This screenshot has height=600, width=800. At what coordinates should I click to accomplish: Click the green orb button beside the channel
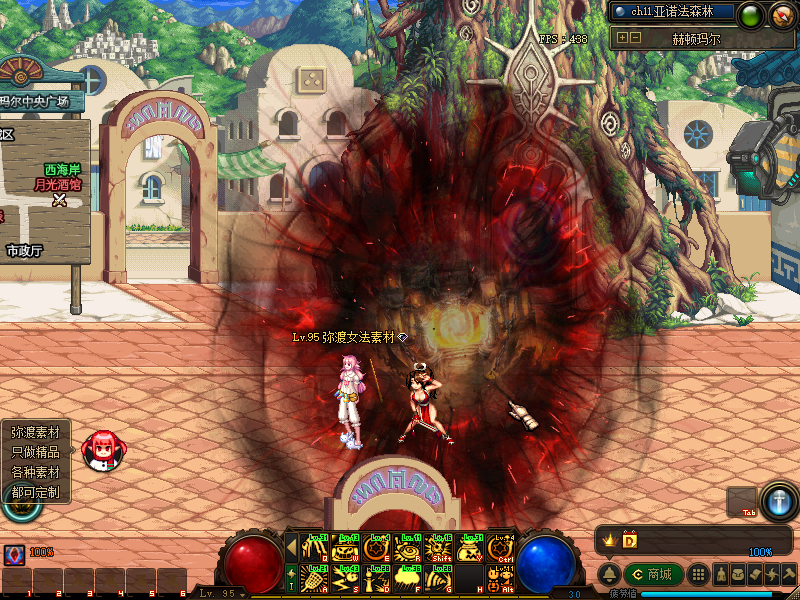click(x=750, y=15)
